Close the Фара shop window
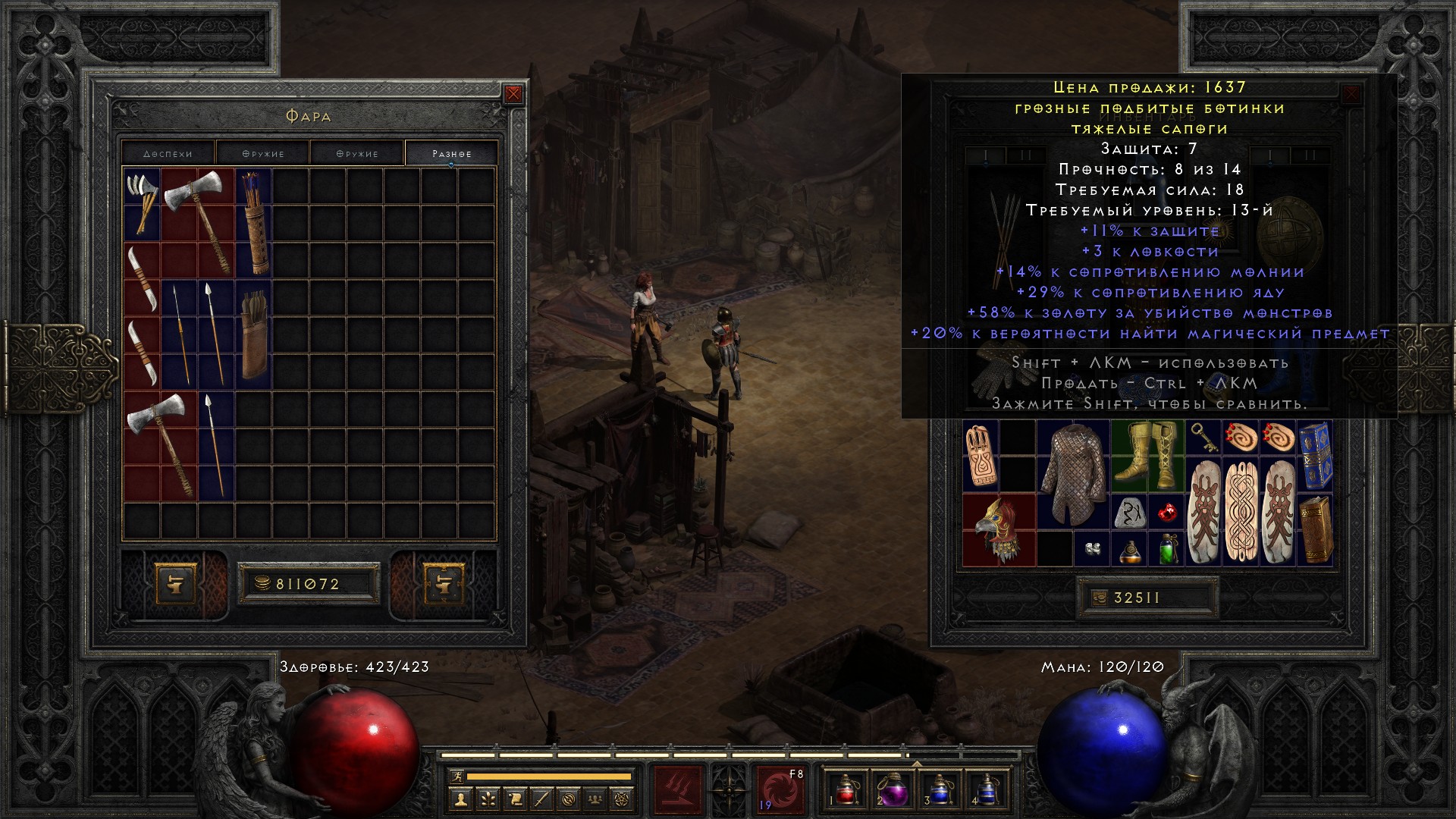 click(x=513, y=94)
